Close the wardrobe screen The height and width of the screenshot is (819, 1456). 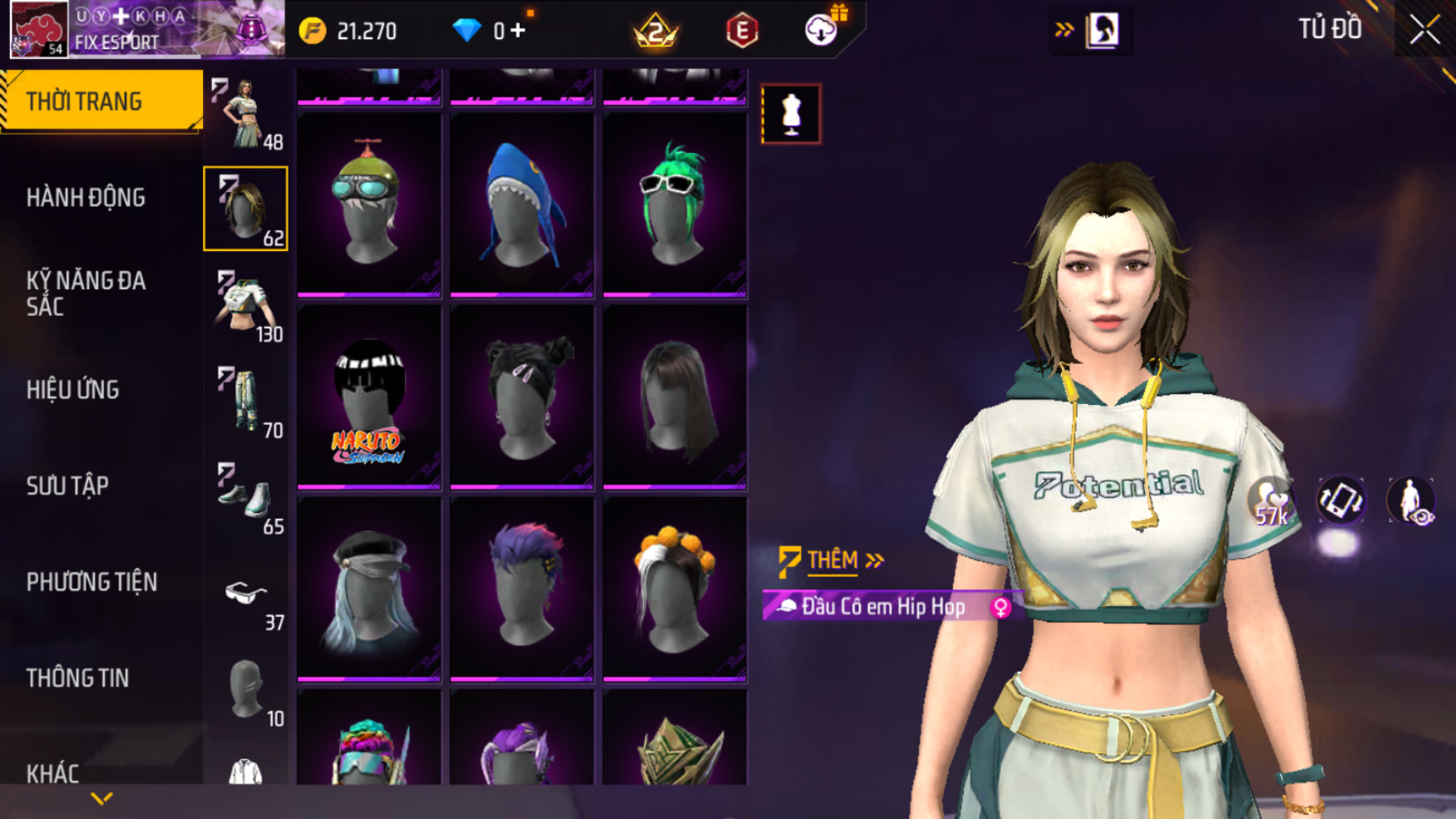pos(1424,31)
